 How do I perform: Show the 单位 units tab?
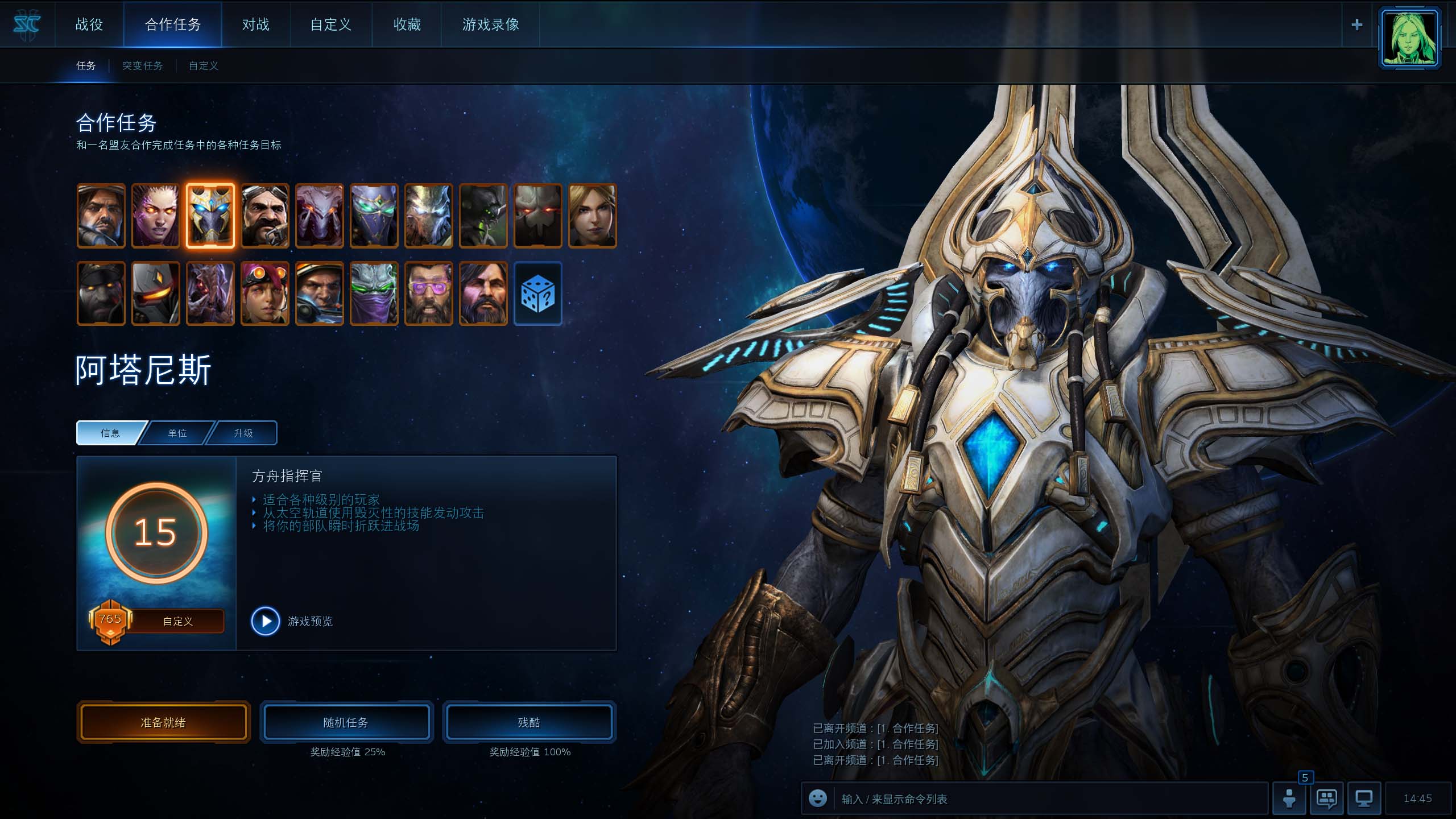(x=177, y=433)
